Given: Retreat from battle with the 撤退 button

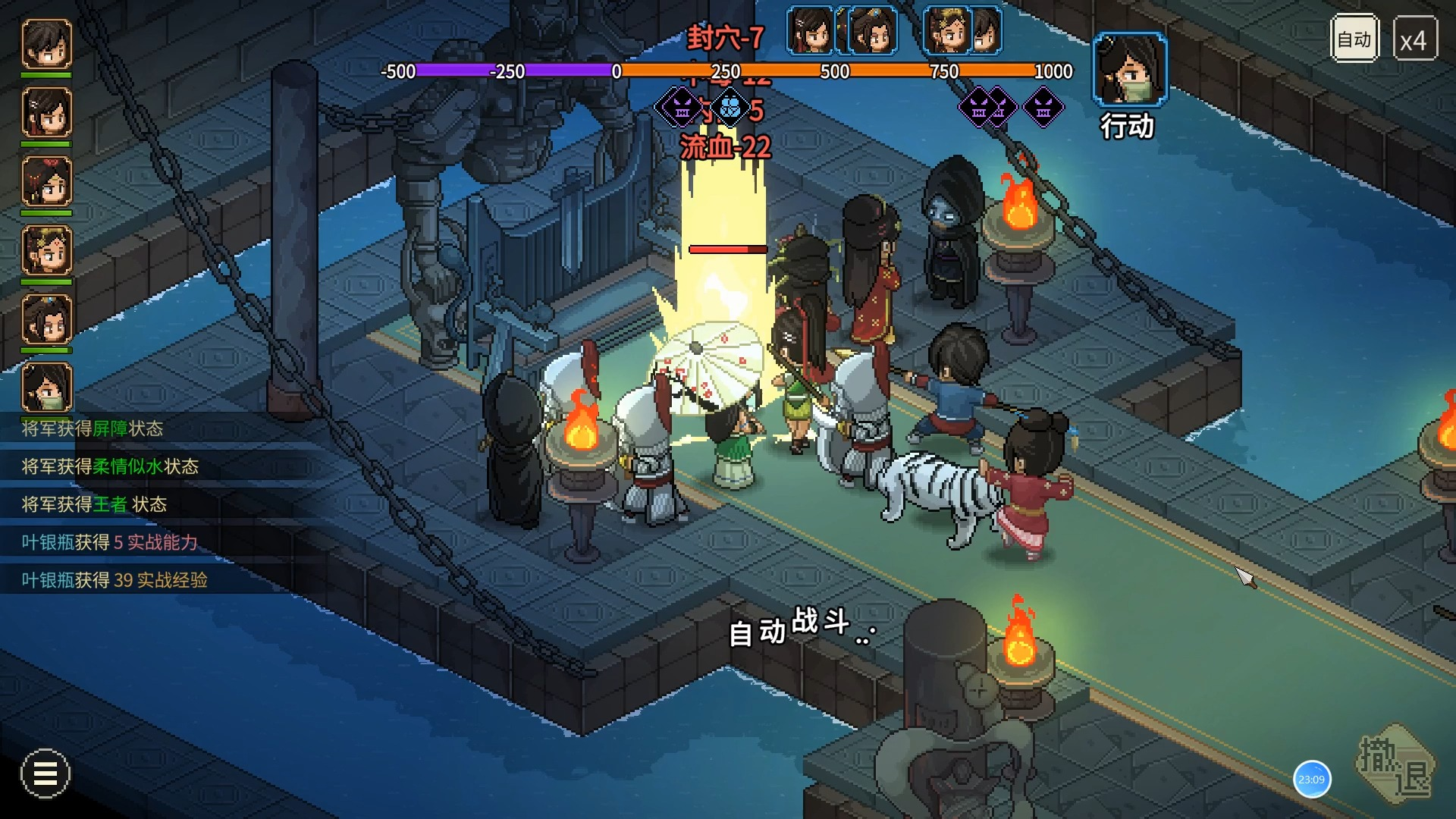Looking at the screenshot, I should click(1395, 764).
